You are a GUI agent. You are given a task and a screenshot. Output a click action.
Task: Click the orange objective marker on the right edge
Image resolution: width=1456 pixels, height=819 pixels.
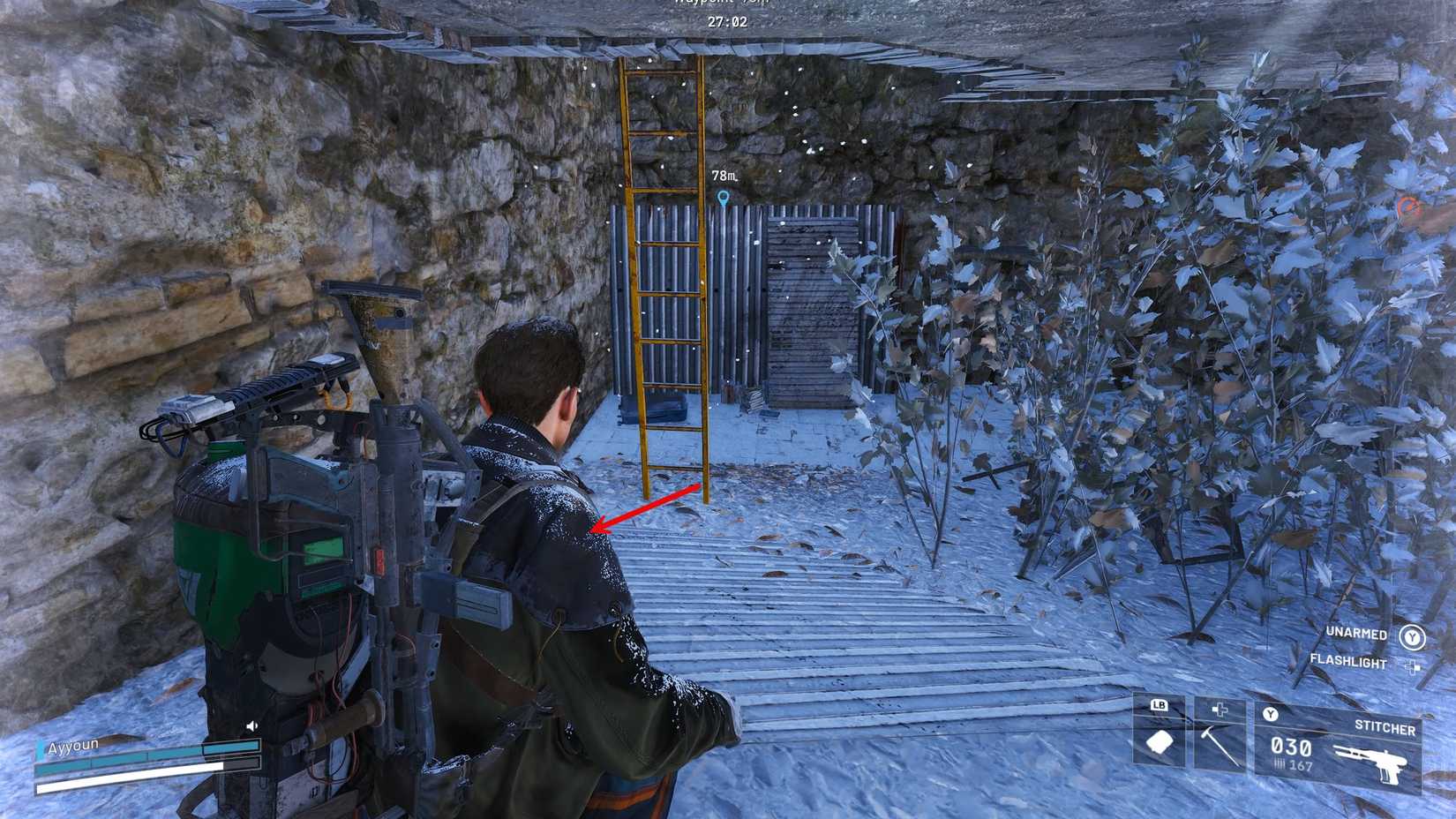1406,205
